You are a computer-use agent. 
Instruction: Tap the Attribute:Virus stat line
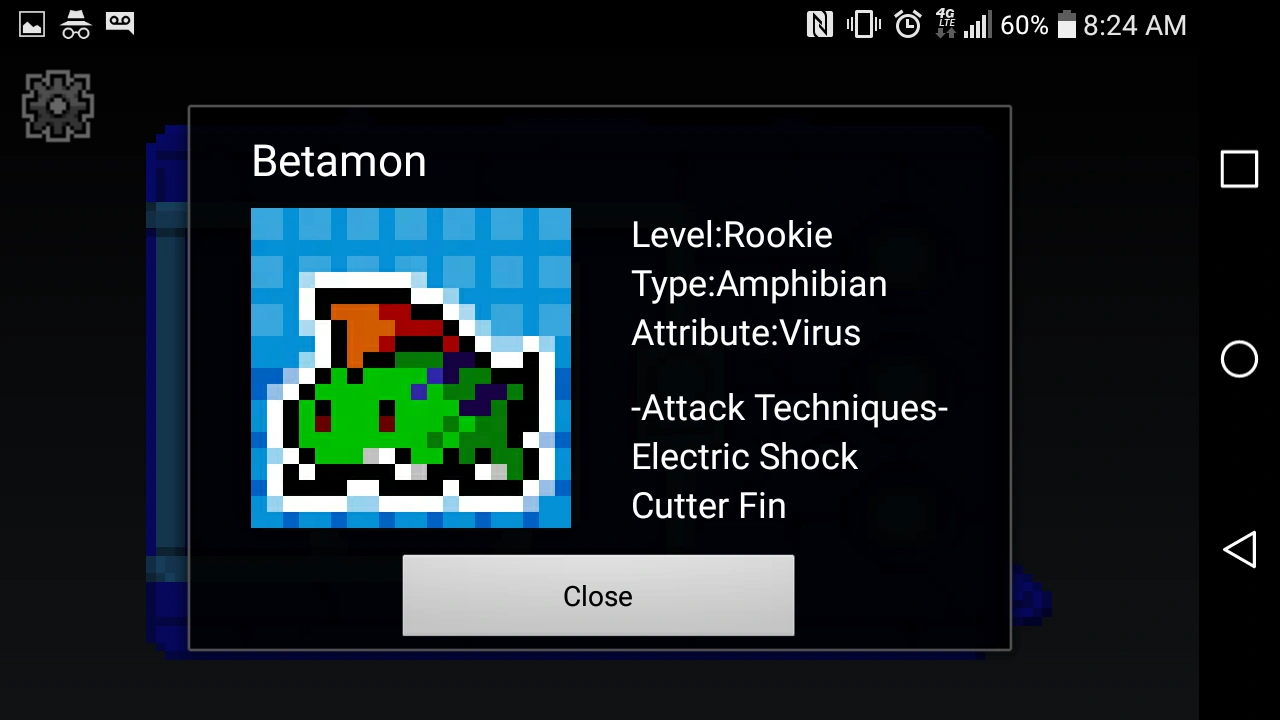[746, 332]
